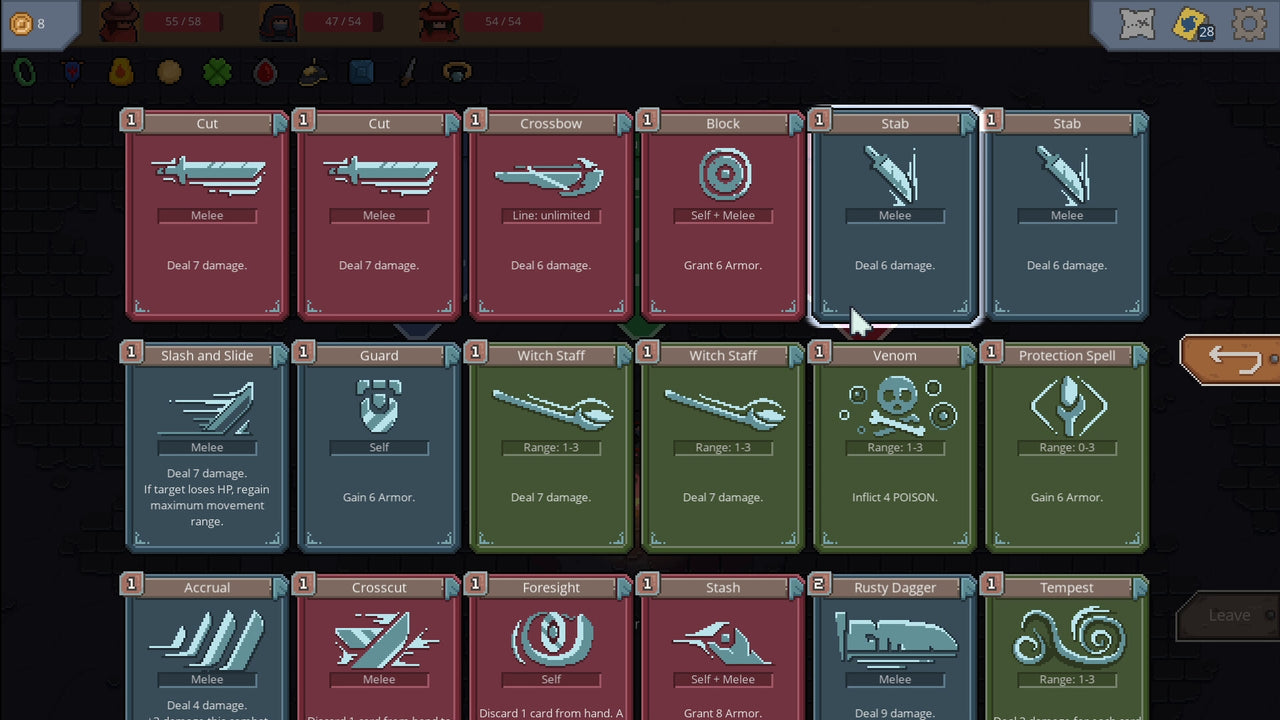Select the blue gem block item
The height and width of the screenshot is (720, 1280).
[x=360, y=71]
